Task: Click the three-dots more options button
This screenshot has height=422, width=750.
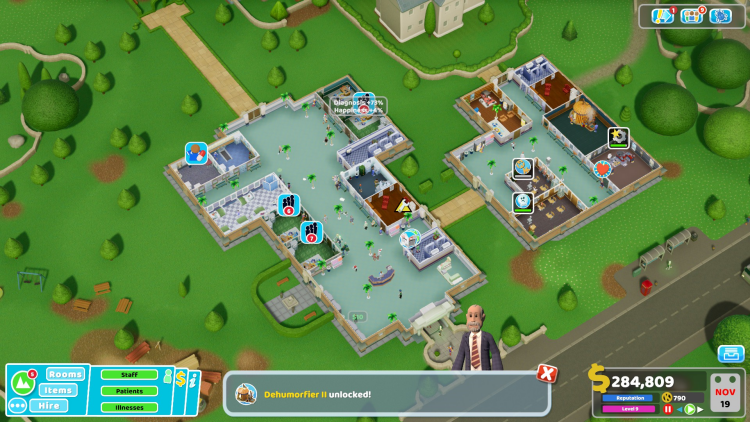Action: pos(17,405)
